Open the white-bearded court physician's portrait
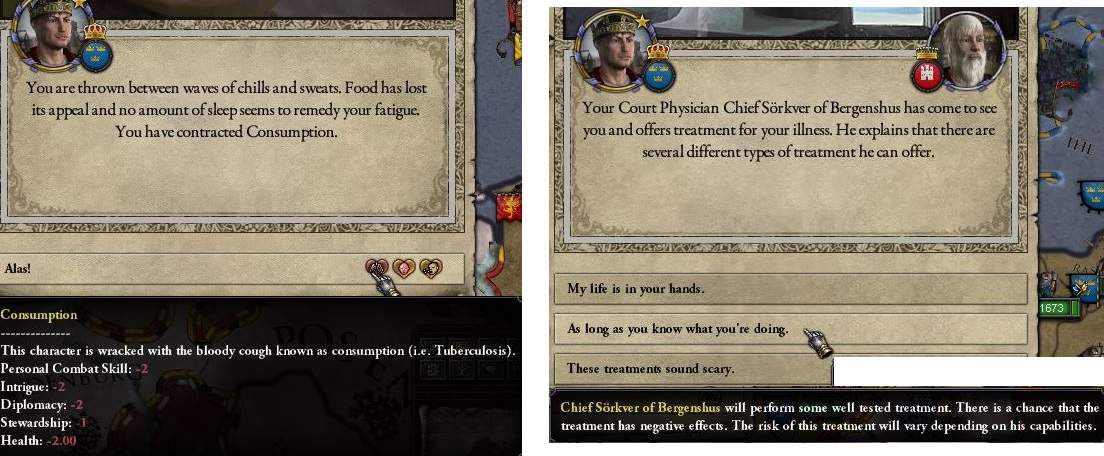The width and height of the screenshot is (1104, 456). tap(969, 49)
